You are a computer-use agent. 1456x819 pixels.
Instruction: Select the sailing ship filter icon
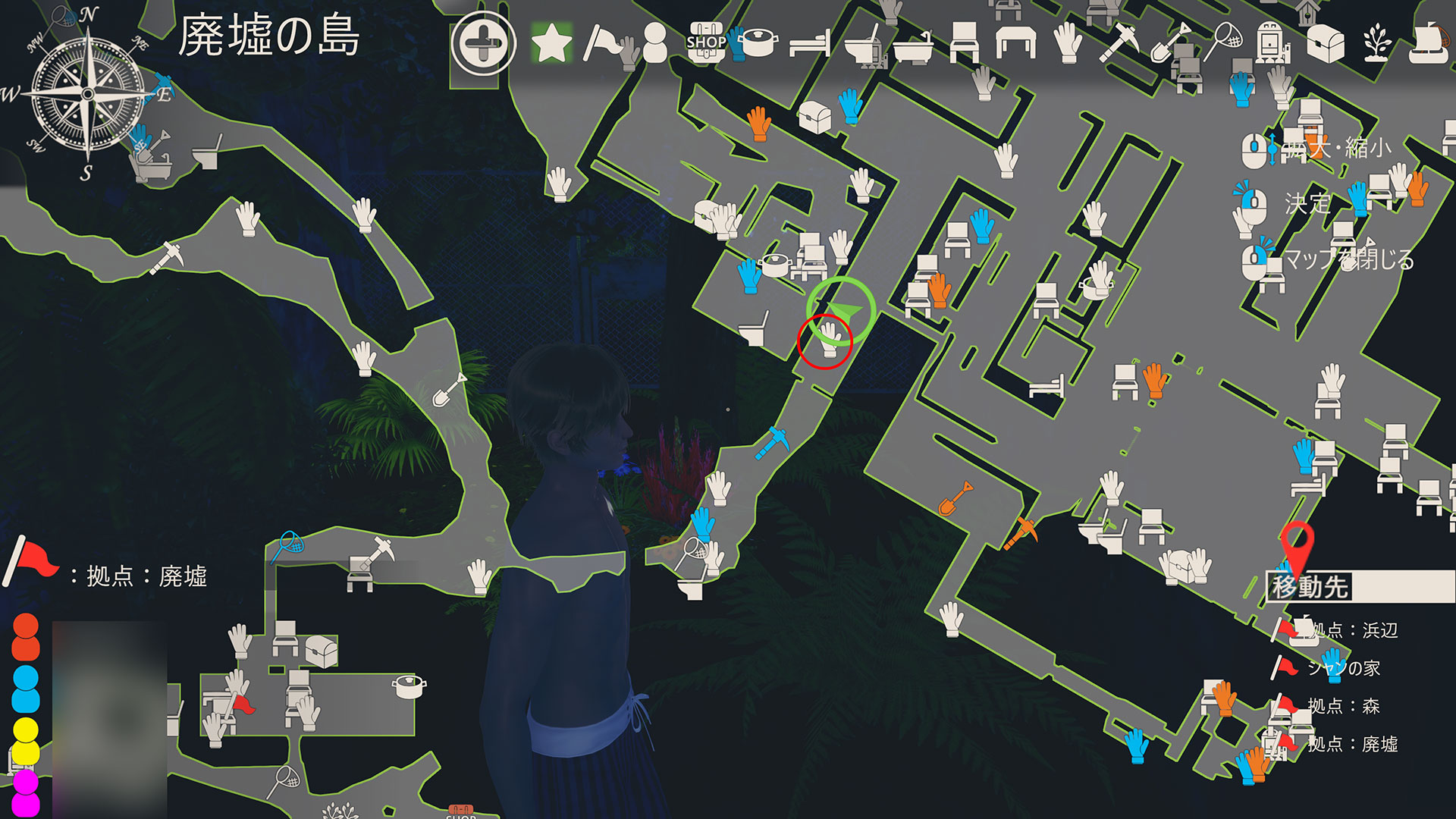click(x=1429, y=42)
